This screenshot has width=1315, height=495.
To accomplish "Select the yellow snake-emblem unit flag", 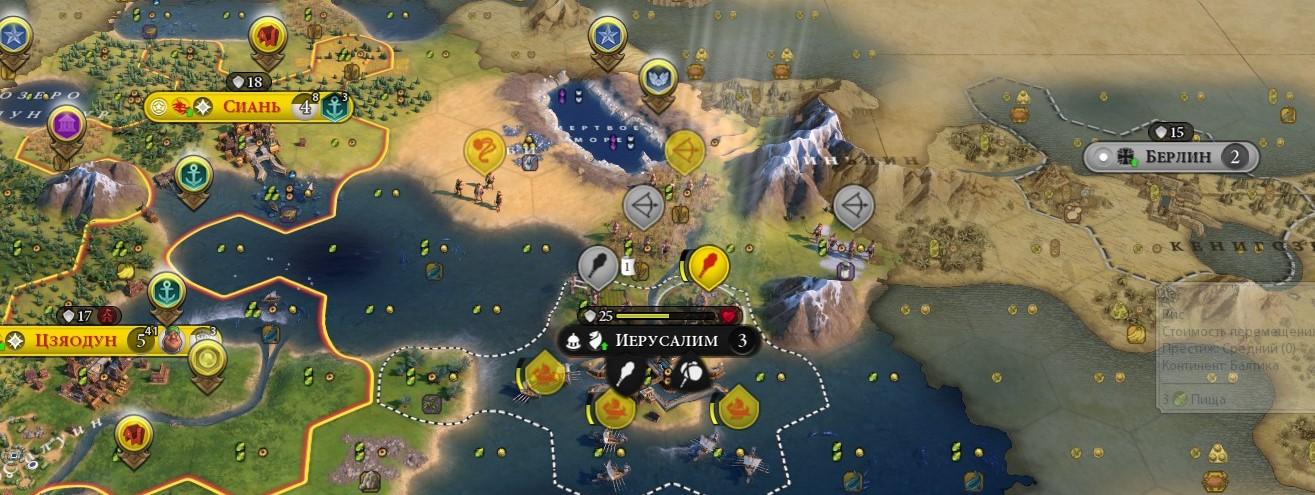I will pyautogui.click(x=483, y=151).
